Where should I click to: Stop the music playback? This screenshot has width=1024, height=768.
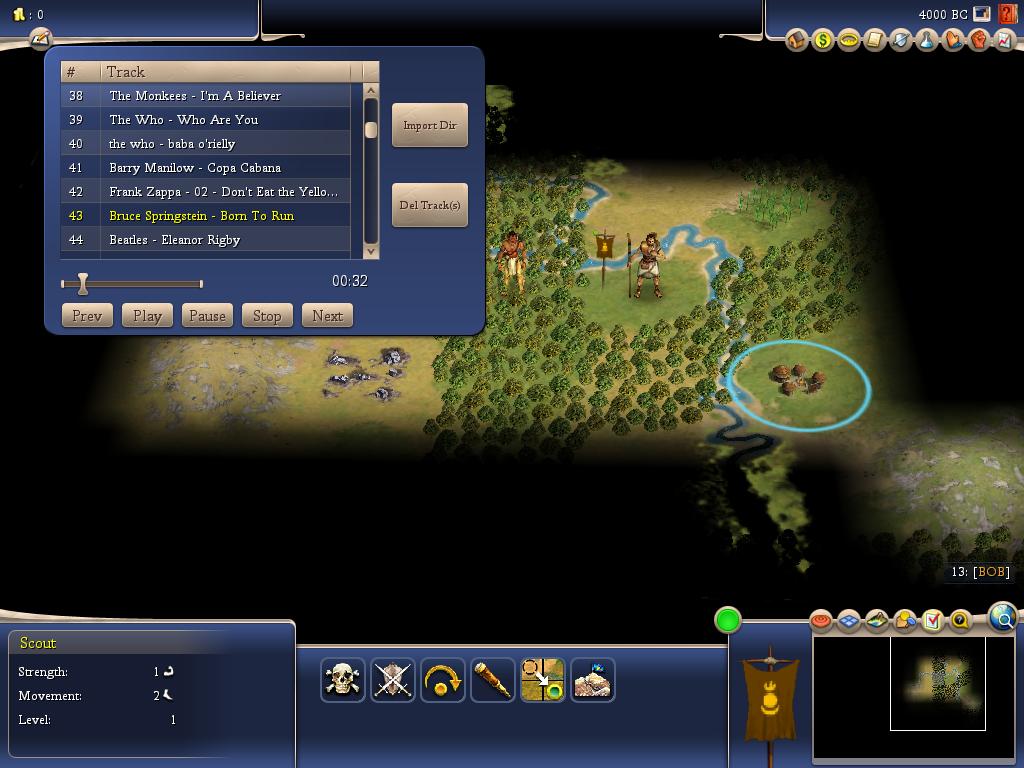(x=267, y=316)
